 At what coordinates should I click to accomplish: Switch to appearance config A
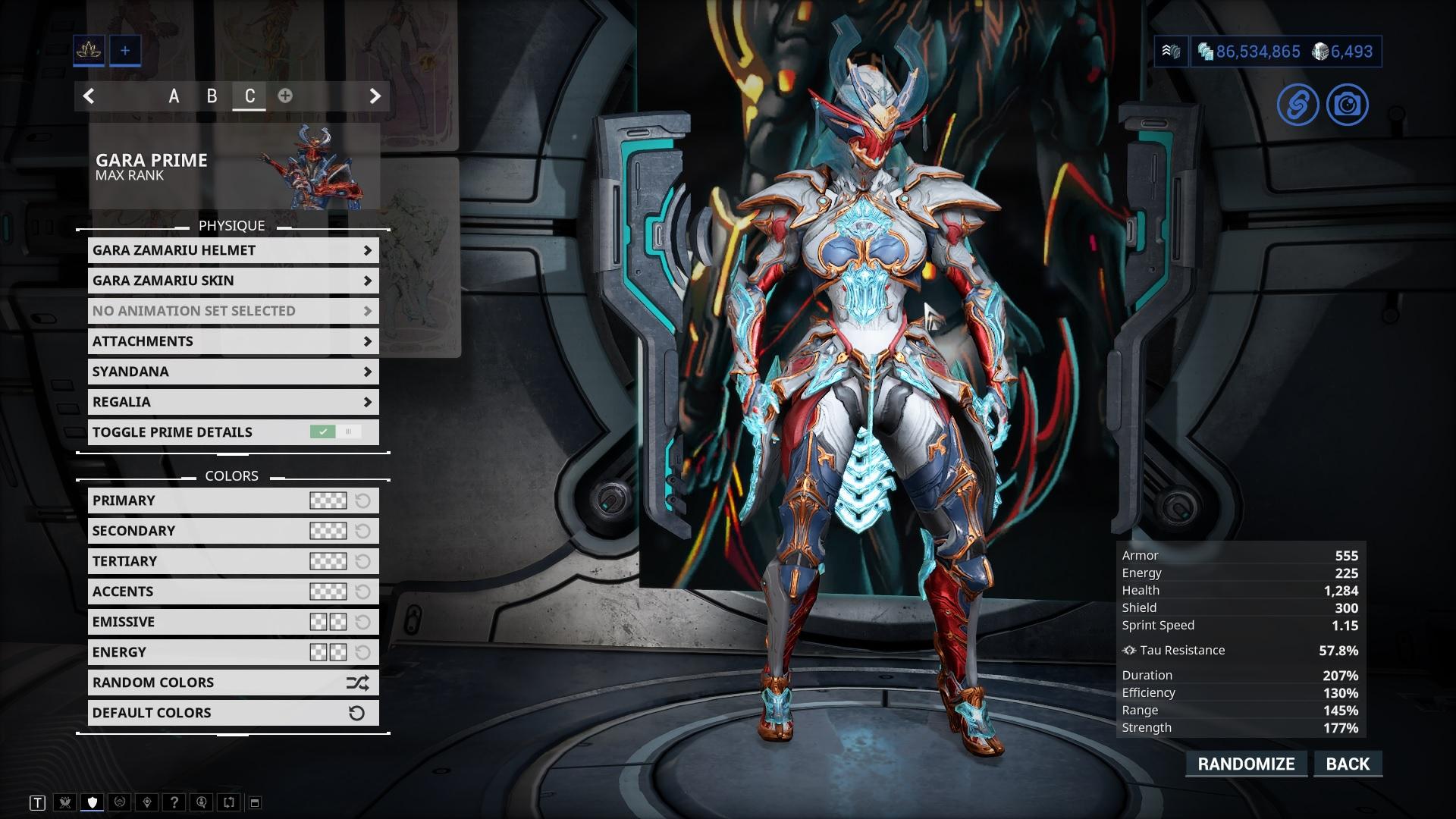point(174,96)
